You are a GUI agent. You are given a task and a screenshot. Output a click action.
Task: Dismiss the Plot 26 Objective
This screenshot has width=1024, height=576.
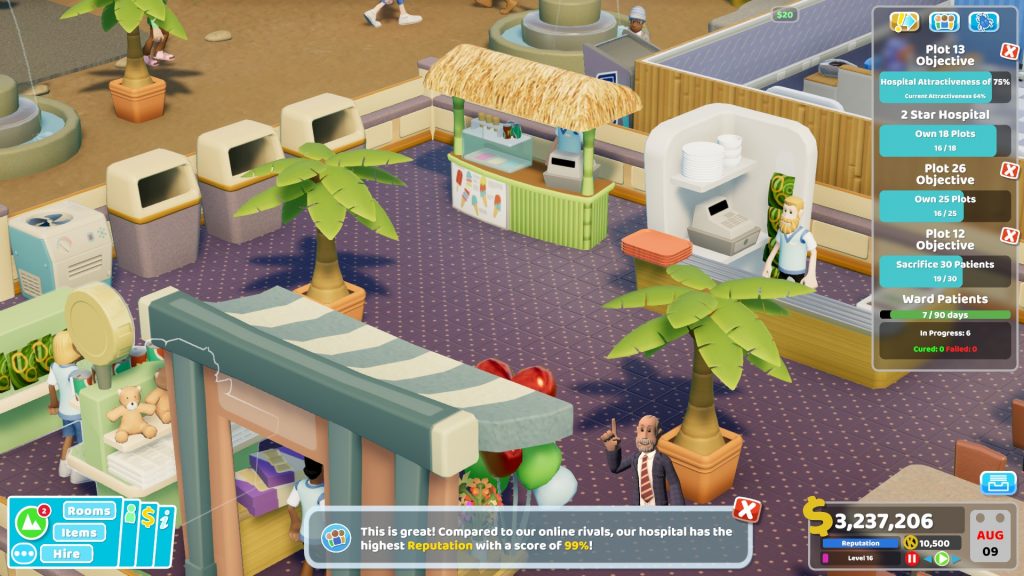(1010, 170)
